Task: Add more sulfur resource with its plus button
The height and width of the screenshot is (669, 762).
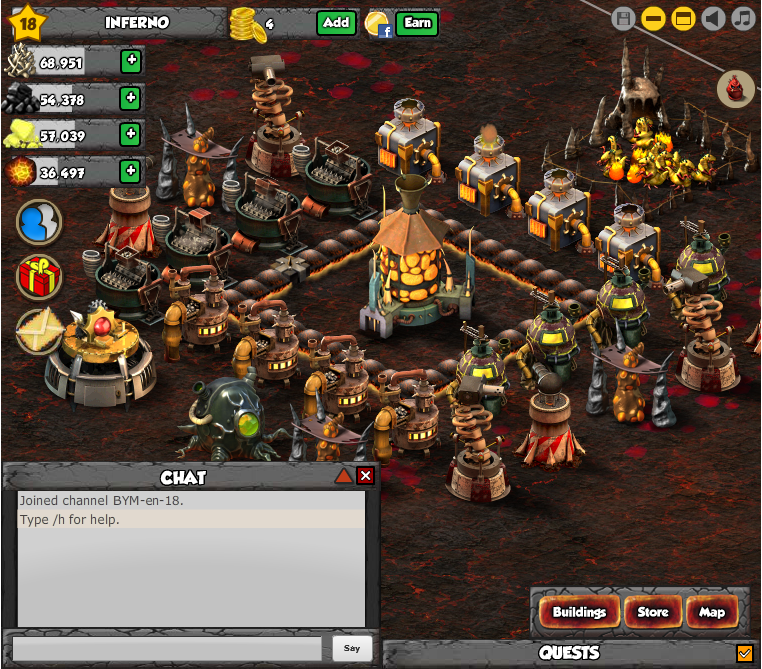Action: (130, 134)
